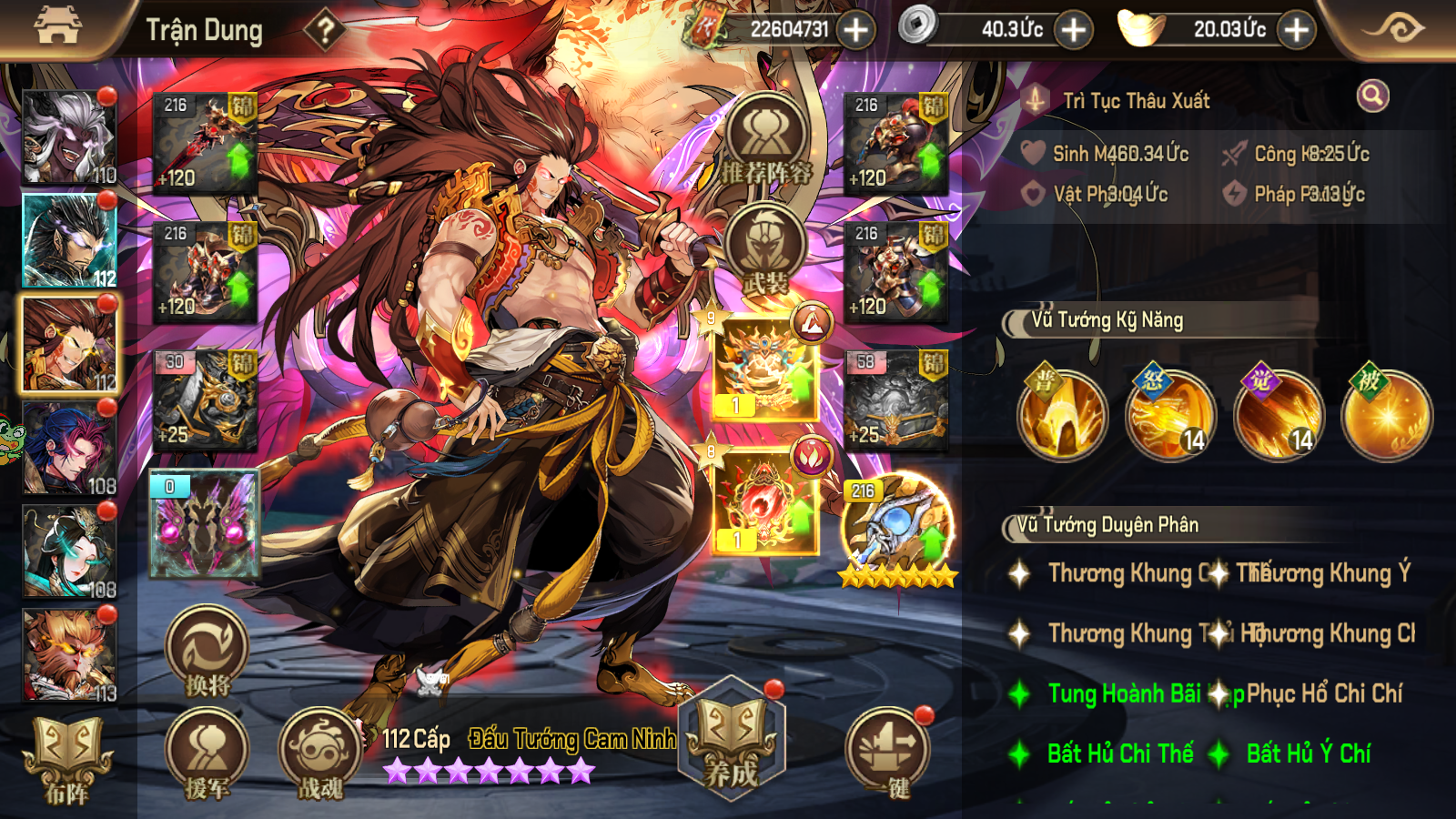Open the magnifier stat details

point(1372,95)
